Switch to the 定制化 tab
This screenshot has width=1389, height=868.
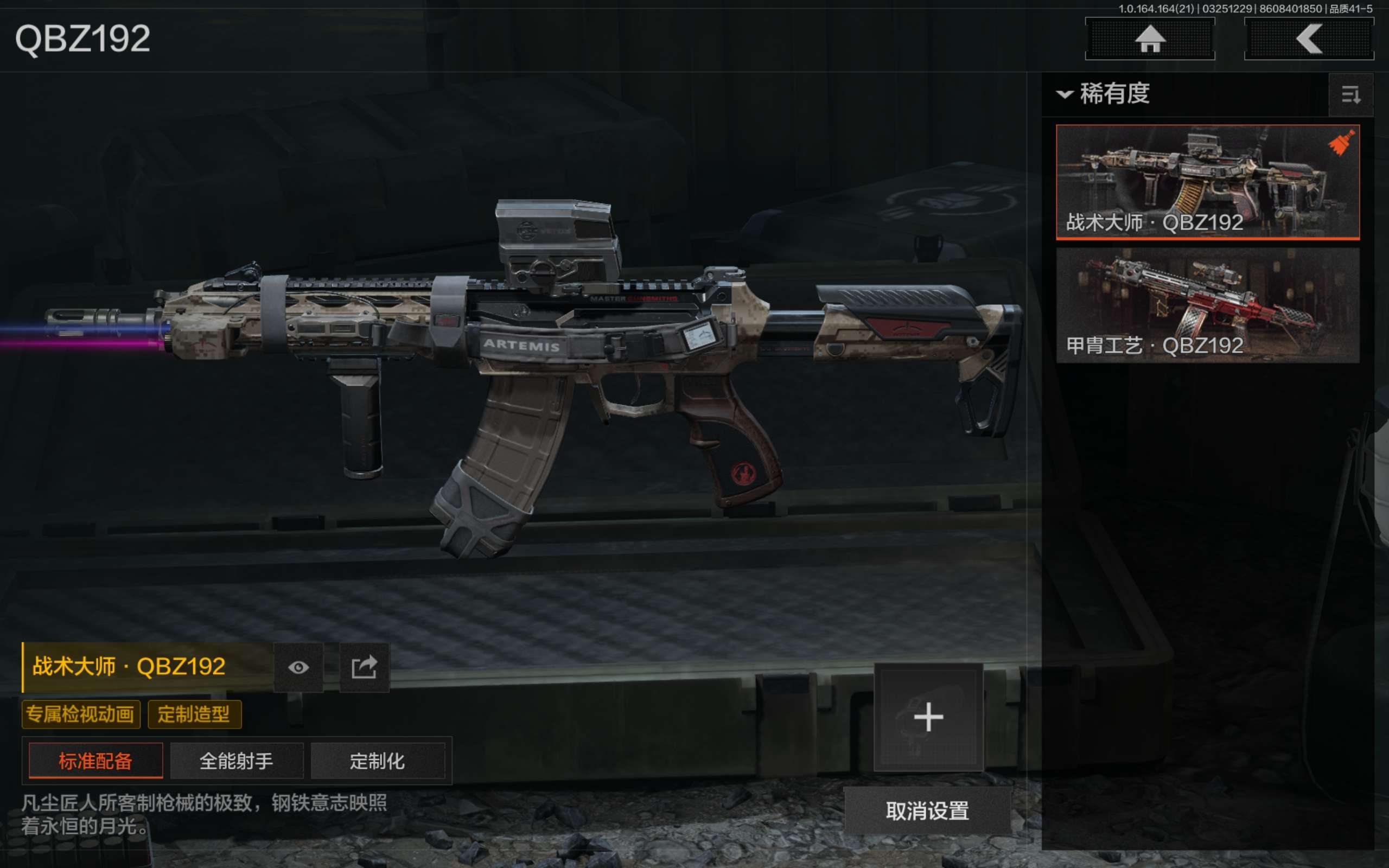(x=377, y=761)
